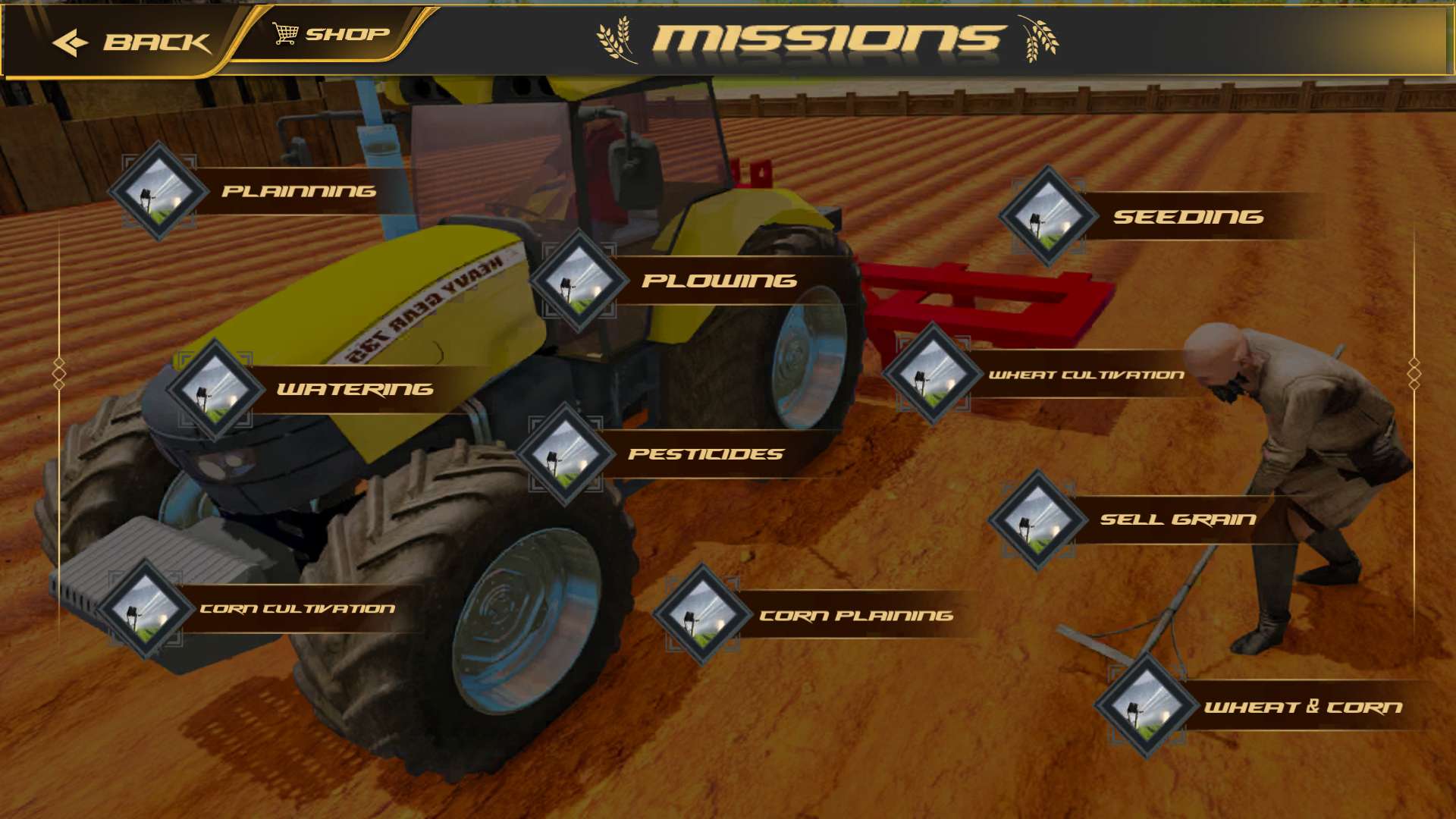Choose the Pesticides mission
This screenshot has height=819, width=1456.
(705, 453)
